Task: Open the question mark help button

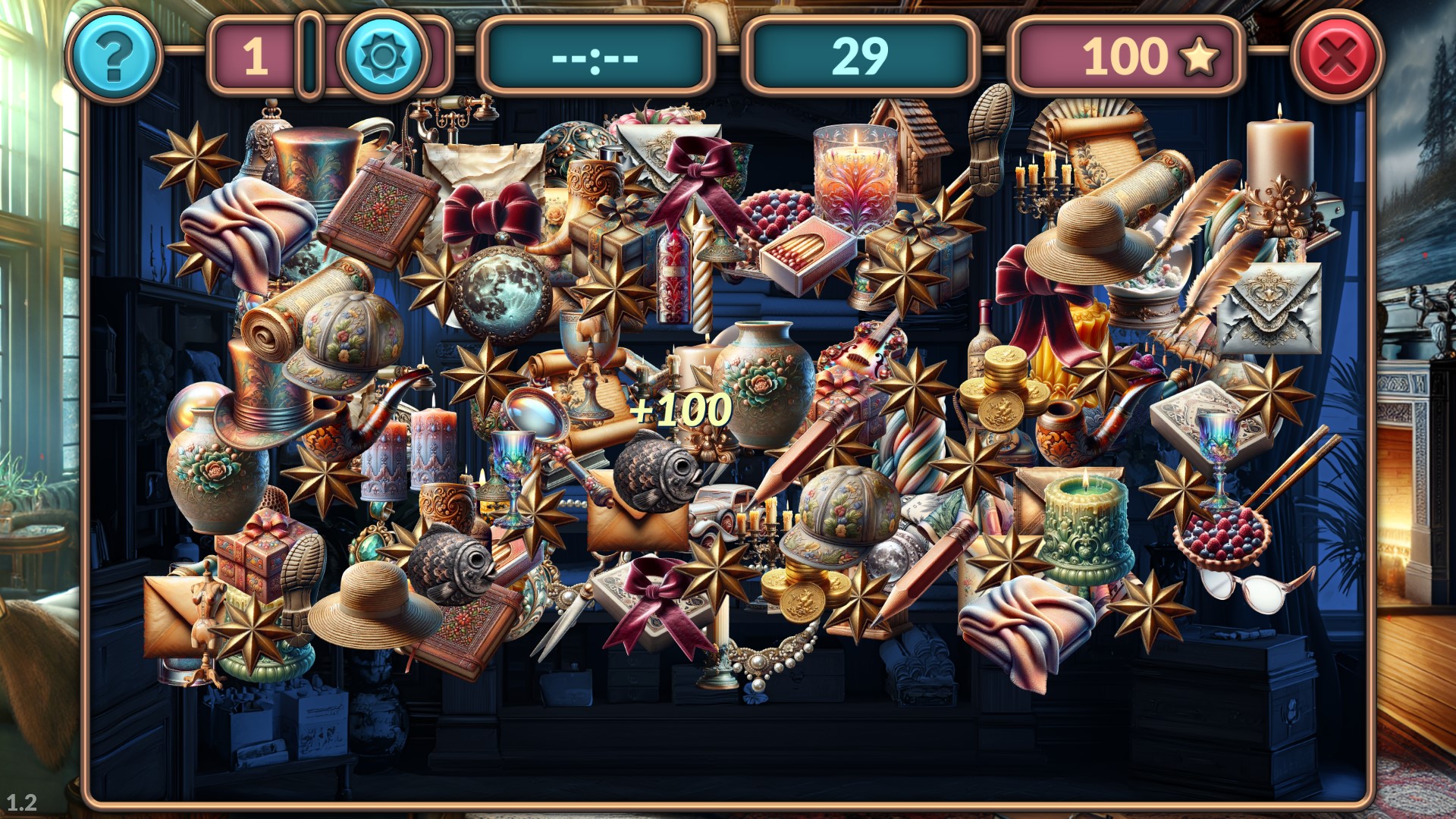Action: tap(114, 55)
